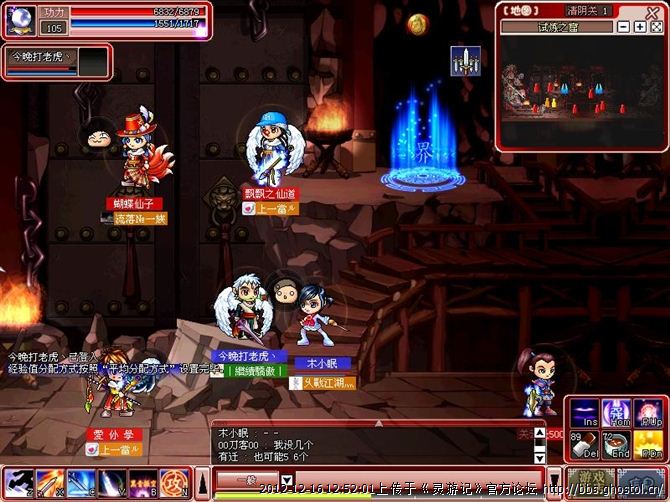The image size is (670, 502).
Task: Click the player portrait avatar
Action: pyautogui.click(x=20, y=20)
